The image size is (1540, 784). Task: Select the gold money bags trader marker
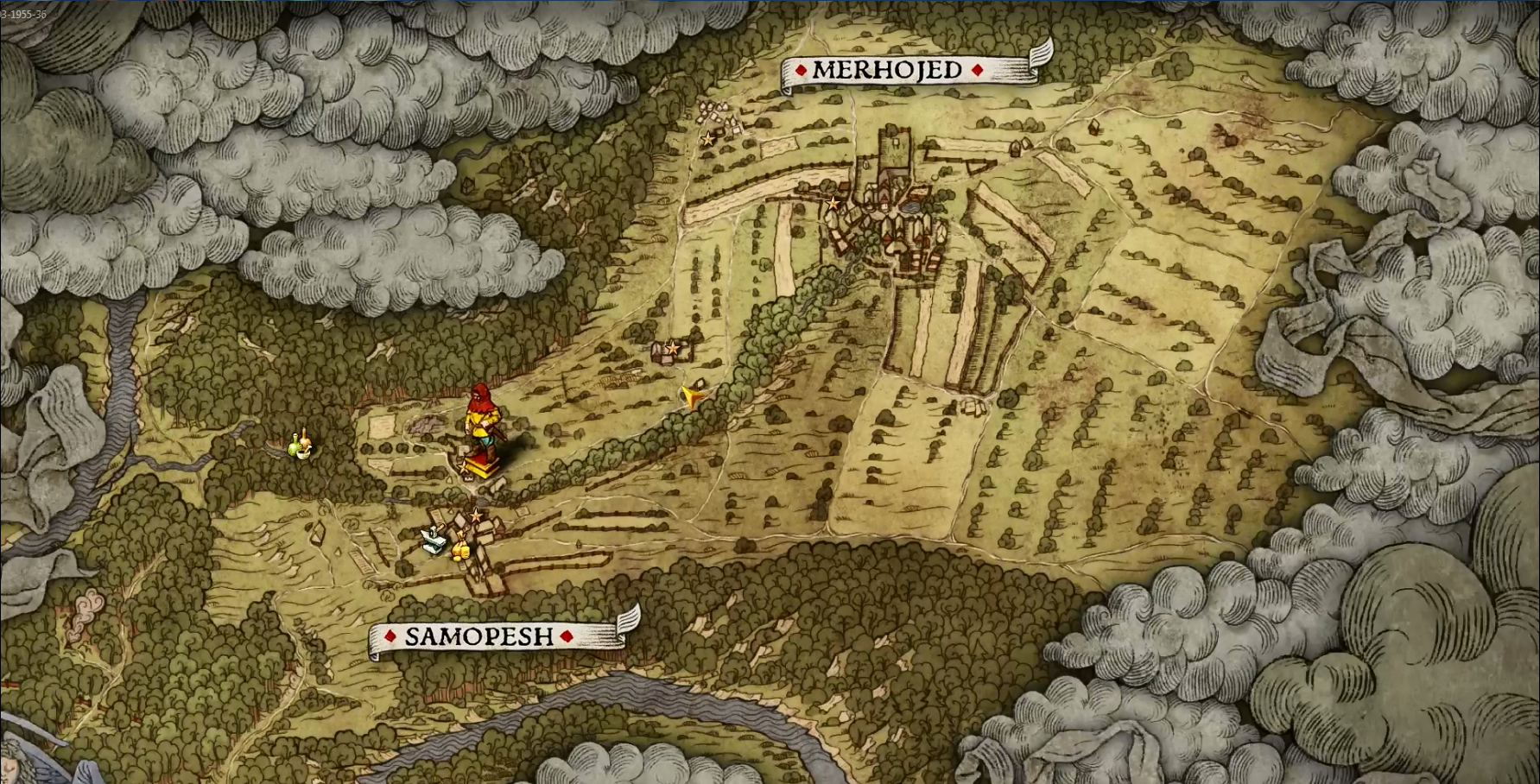[460, 547]
